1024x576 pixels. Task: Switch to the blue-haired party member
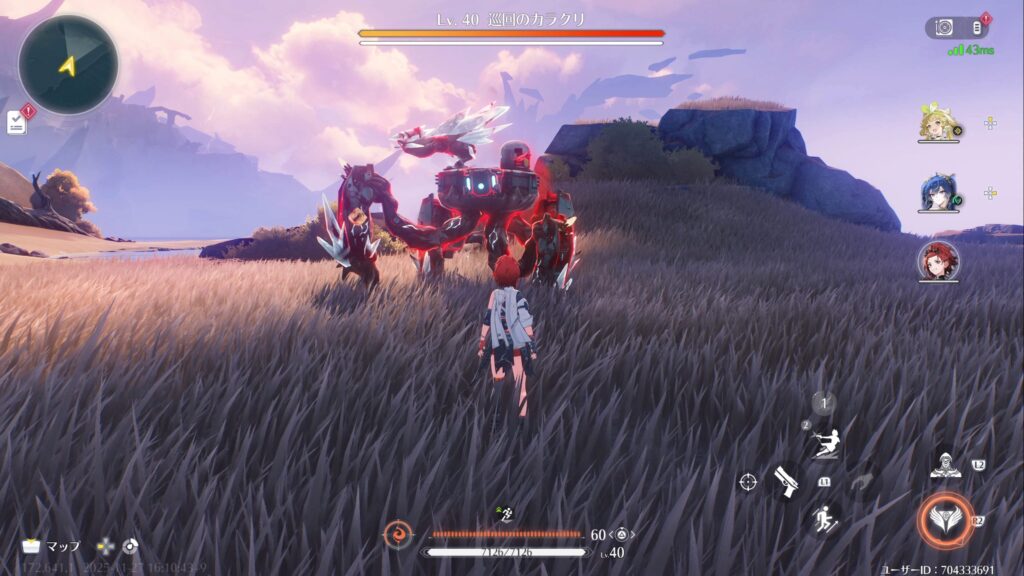tap(938, 193)
